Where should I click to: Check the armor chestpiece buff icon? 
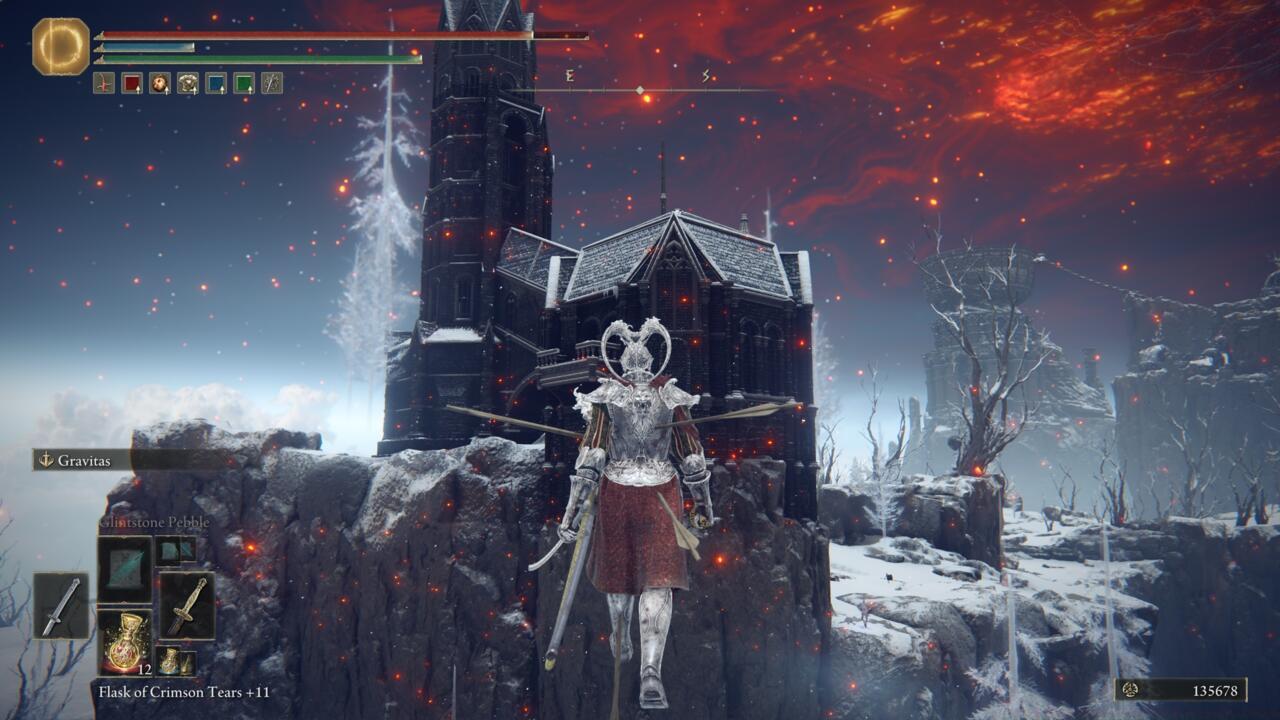tap(188, 83)
